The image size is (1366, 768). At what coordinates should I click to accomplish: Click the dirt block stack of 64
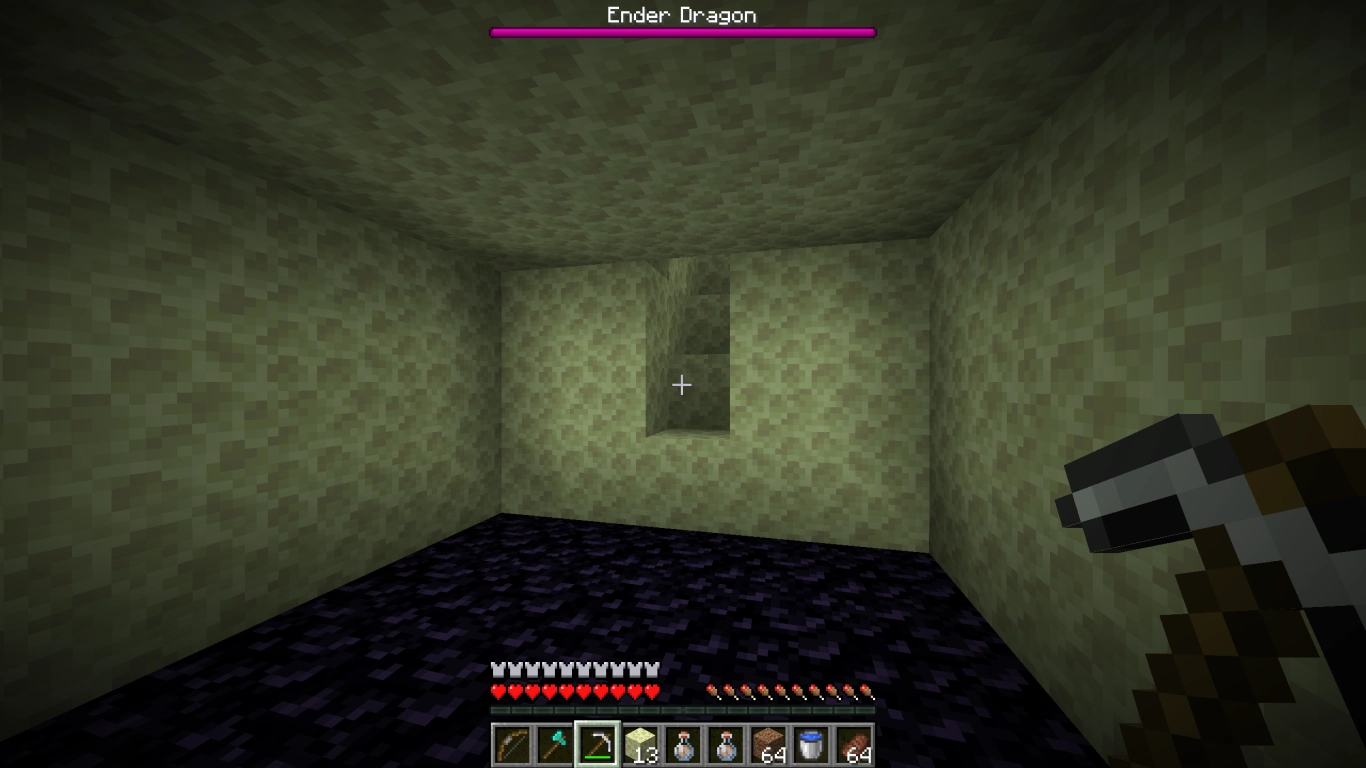click(768, 742)
